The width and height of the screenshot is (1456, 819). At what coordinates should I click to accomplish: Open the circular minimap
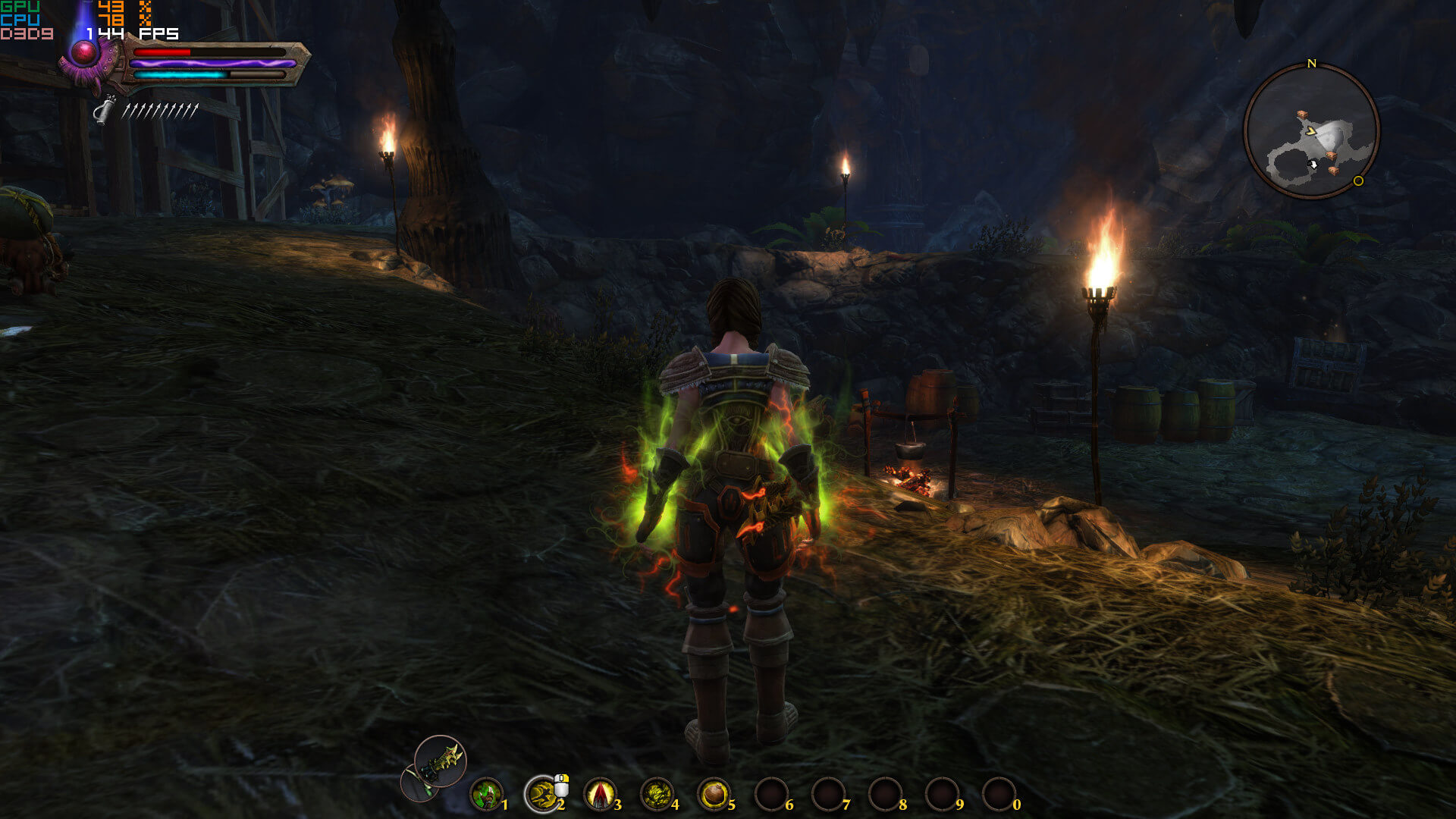[1311, 131]
